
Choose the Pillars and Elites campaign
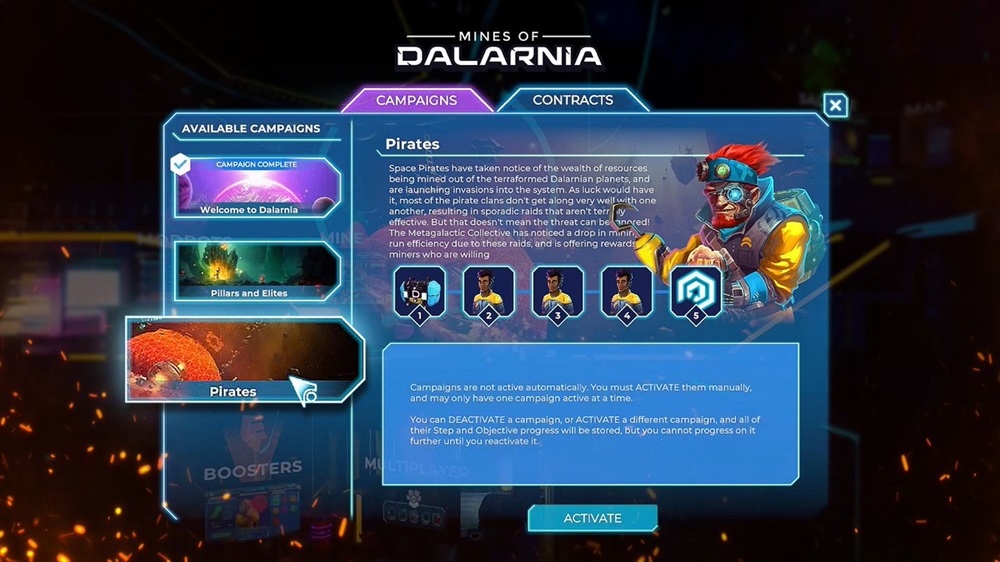[x=257, y=271]
